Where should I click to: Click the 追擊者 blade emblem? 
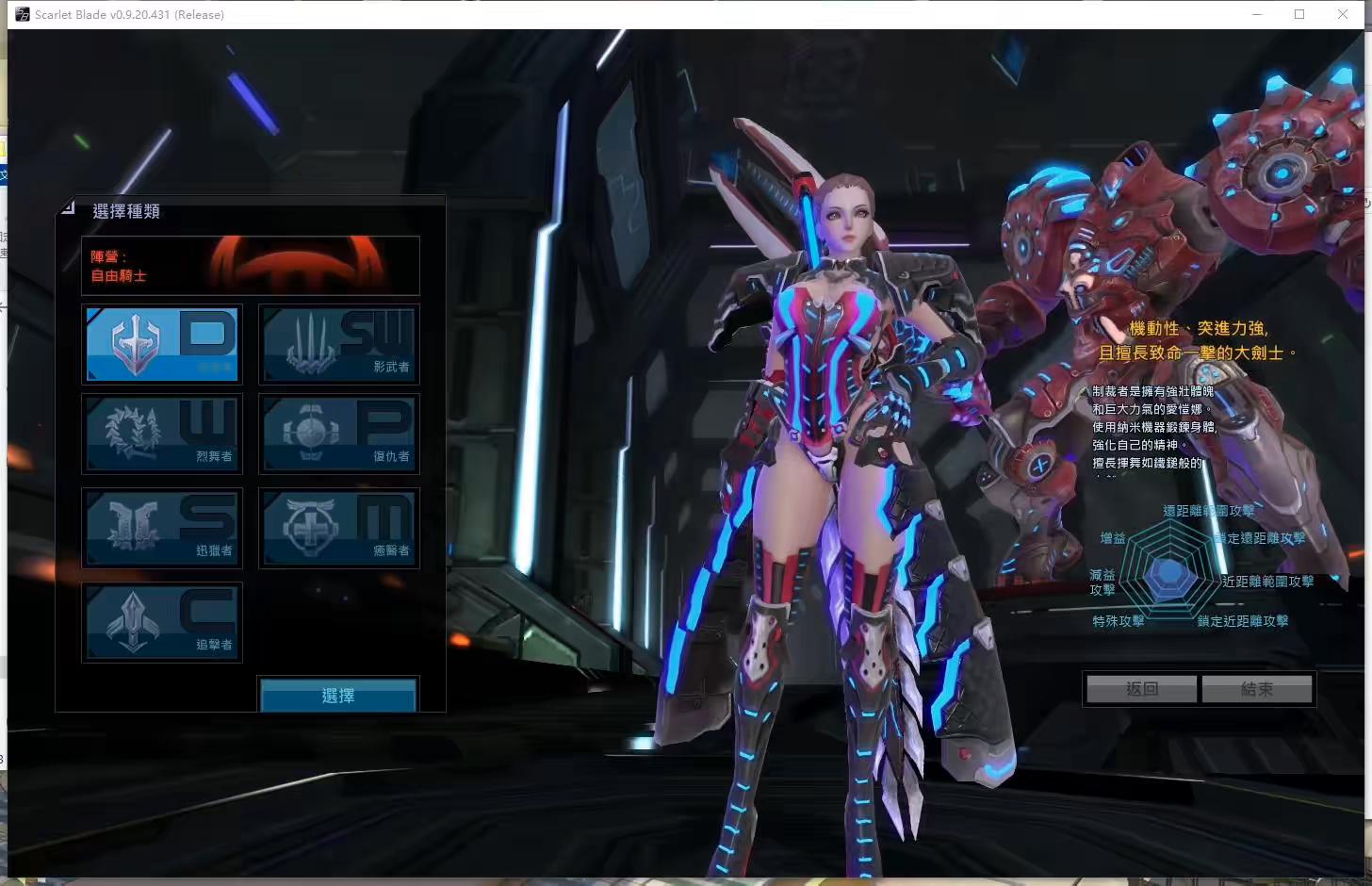click(x=132, y=619)
